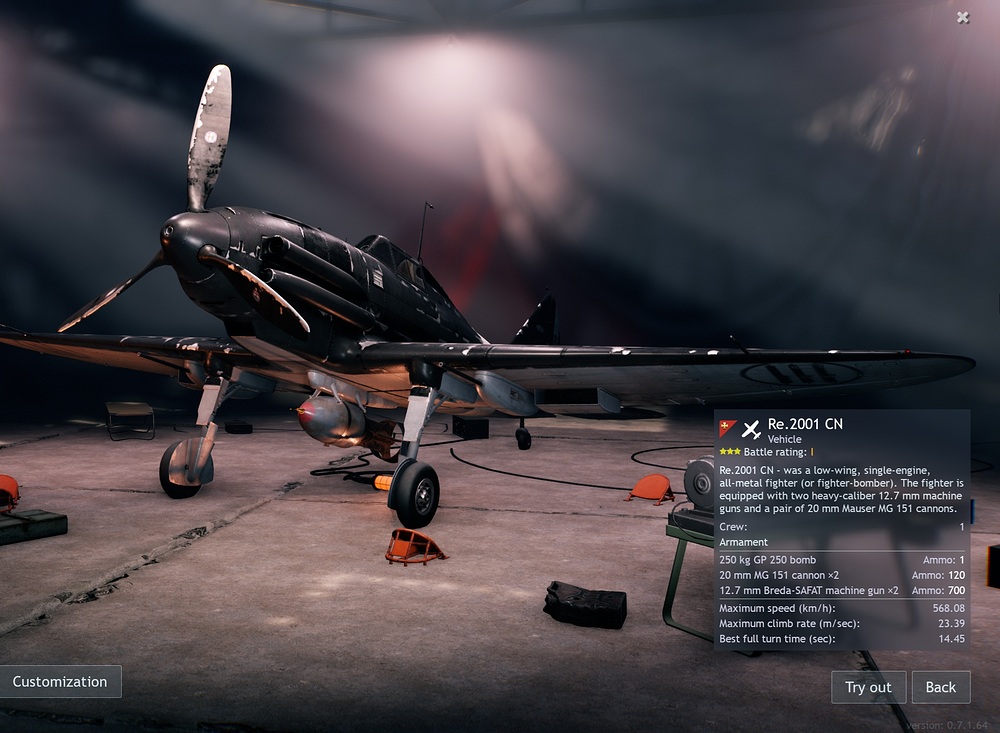Go back with the Back button
Screen dimensions: 1000x733
click(940, 687)
